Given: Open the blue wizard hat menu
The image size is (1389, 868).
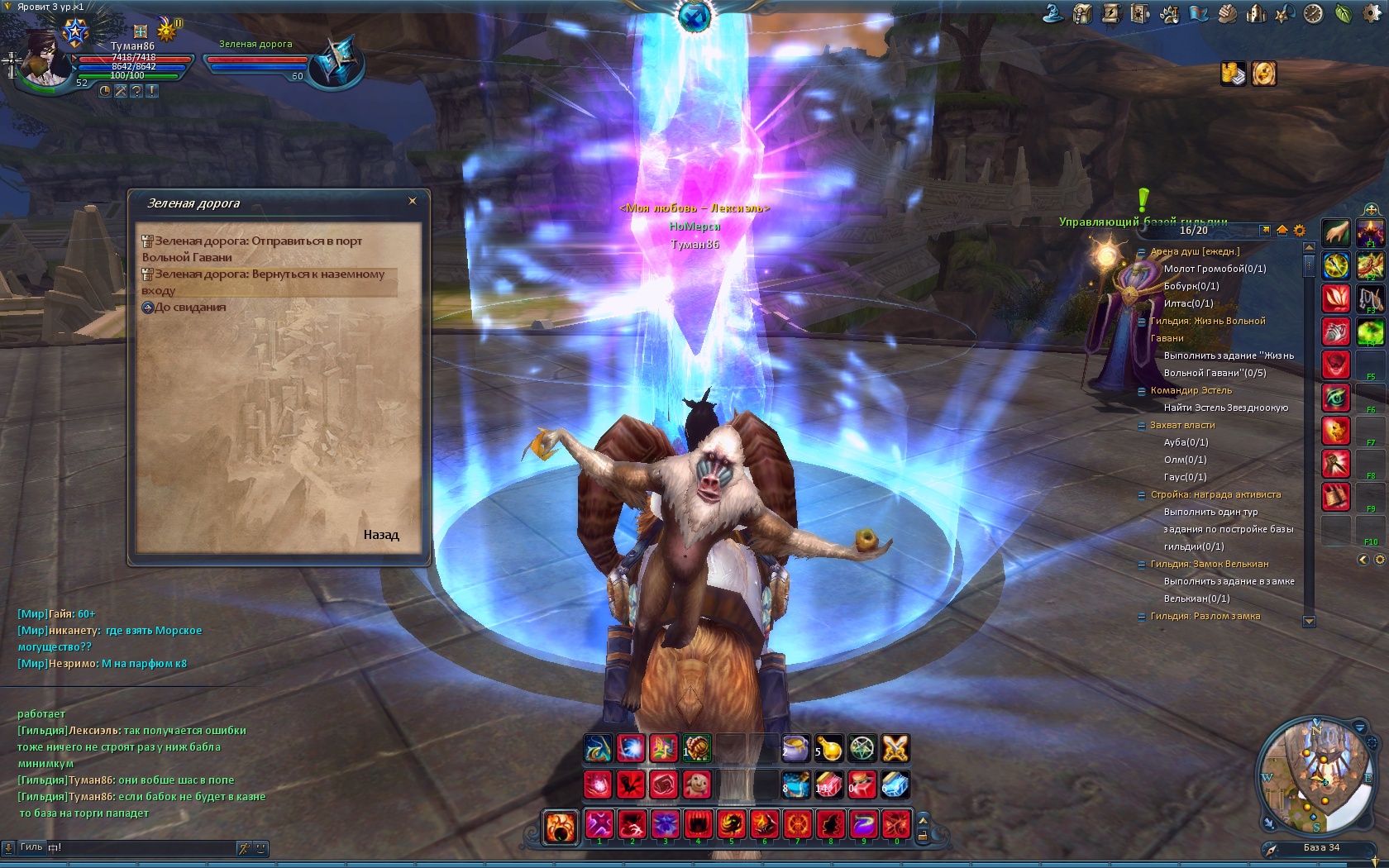Looking at the screenshot, I should pos(1053,13).
